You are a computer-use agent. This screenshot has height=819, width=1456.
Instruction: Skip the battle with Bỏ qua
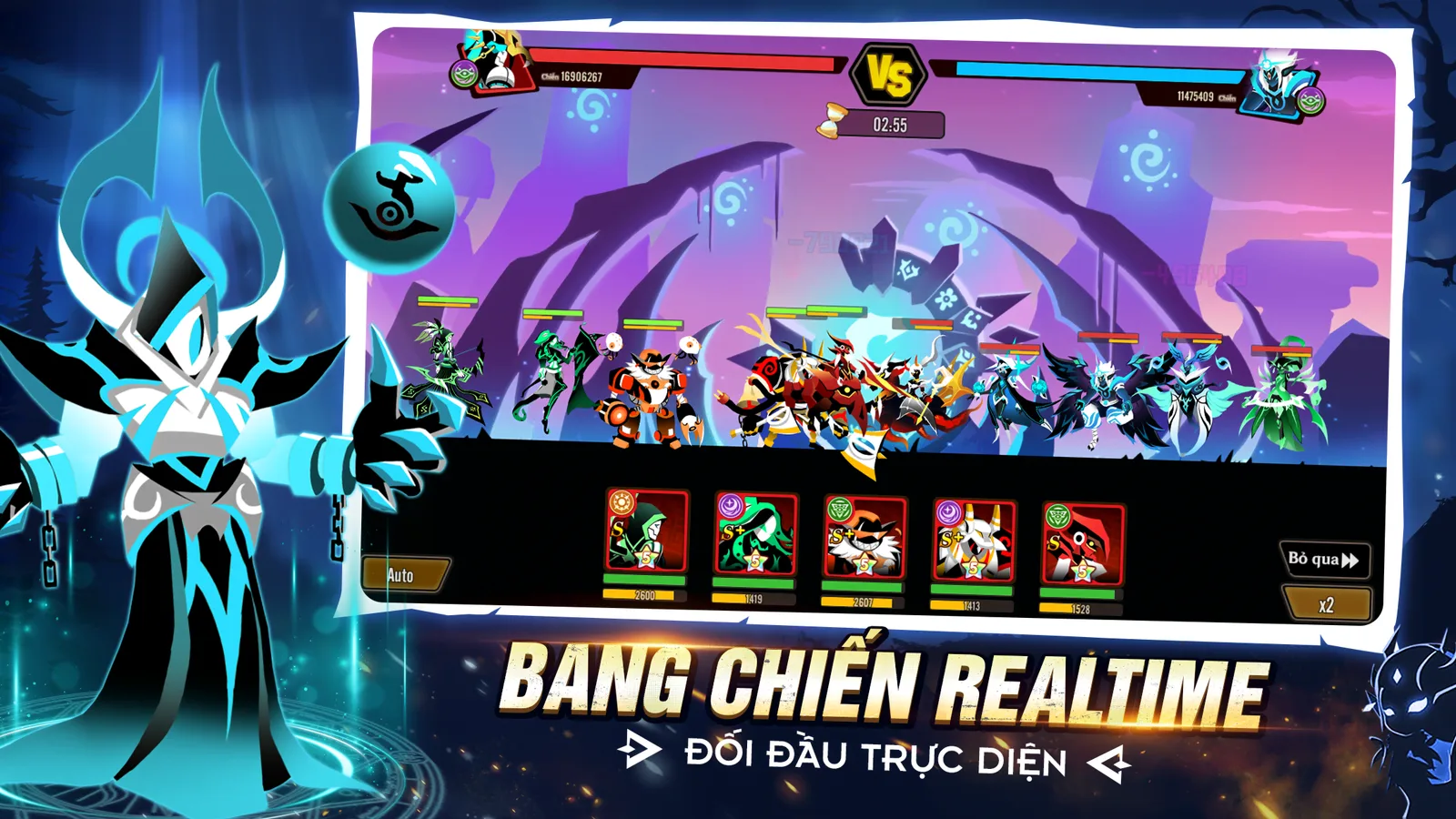tap(1324, 559)
